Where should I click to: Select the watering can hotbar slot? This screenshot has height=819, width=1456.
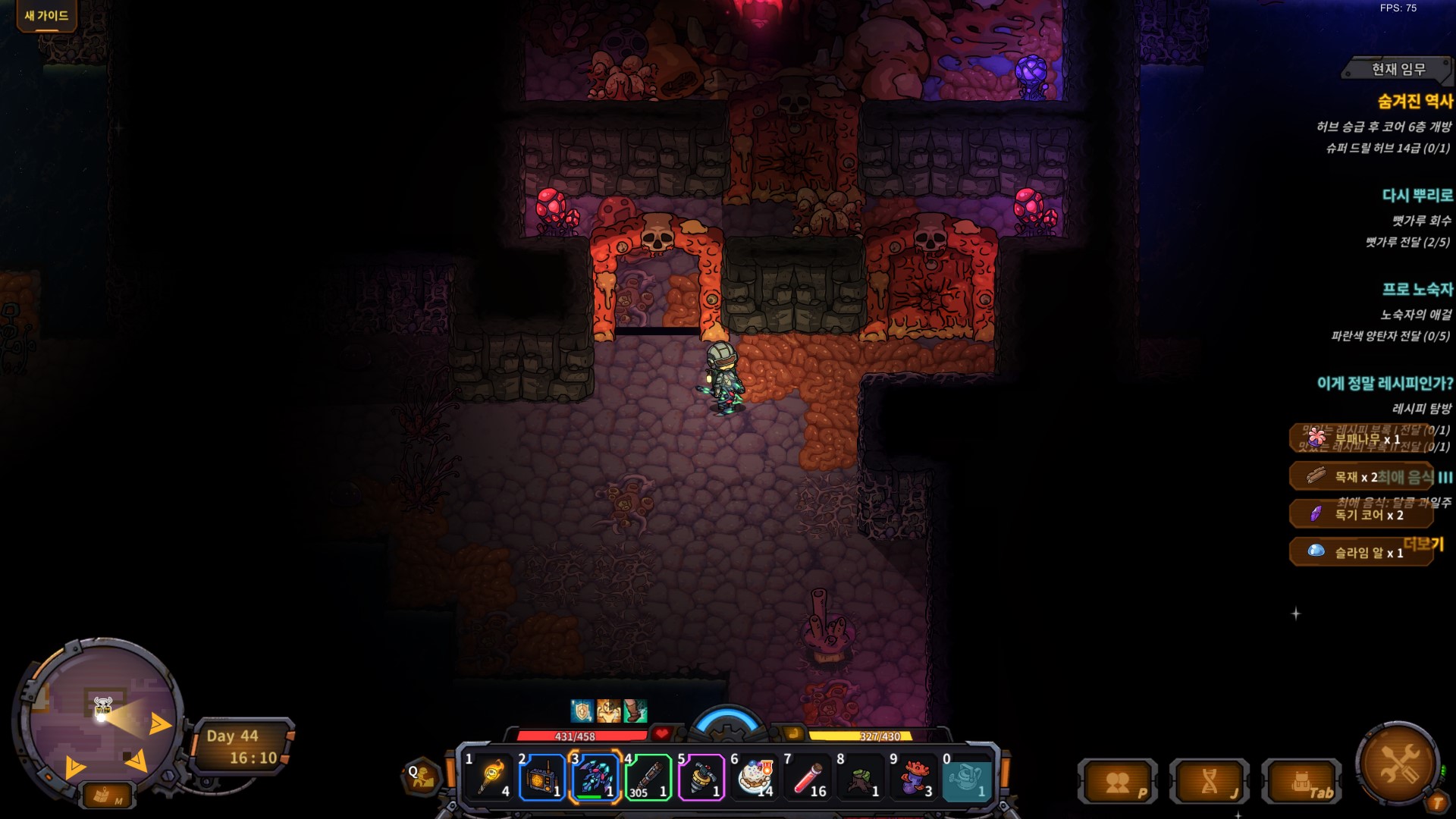click(967, 777)
